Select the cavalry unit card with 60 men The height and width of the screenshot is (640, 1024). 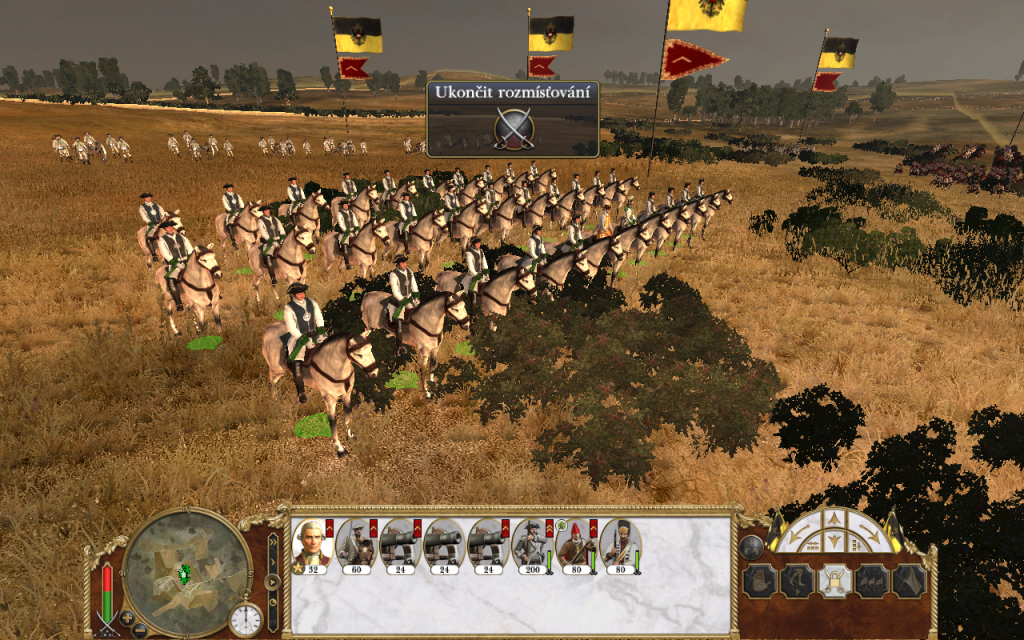pos(355,546)
